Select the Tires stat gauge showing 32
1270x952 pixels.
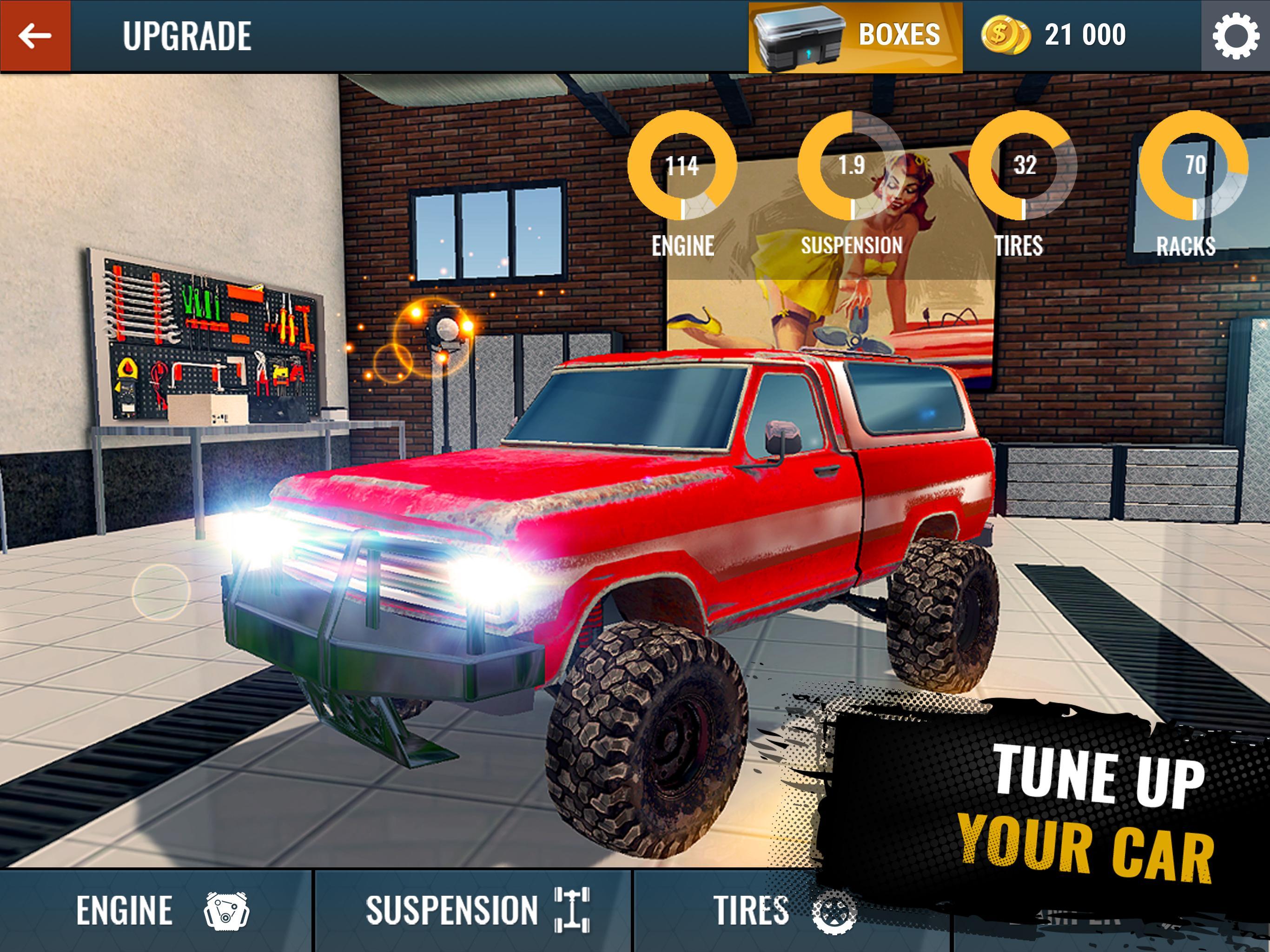1023,165
